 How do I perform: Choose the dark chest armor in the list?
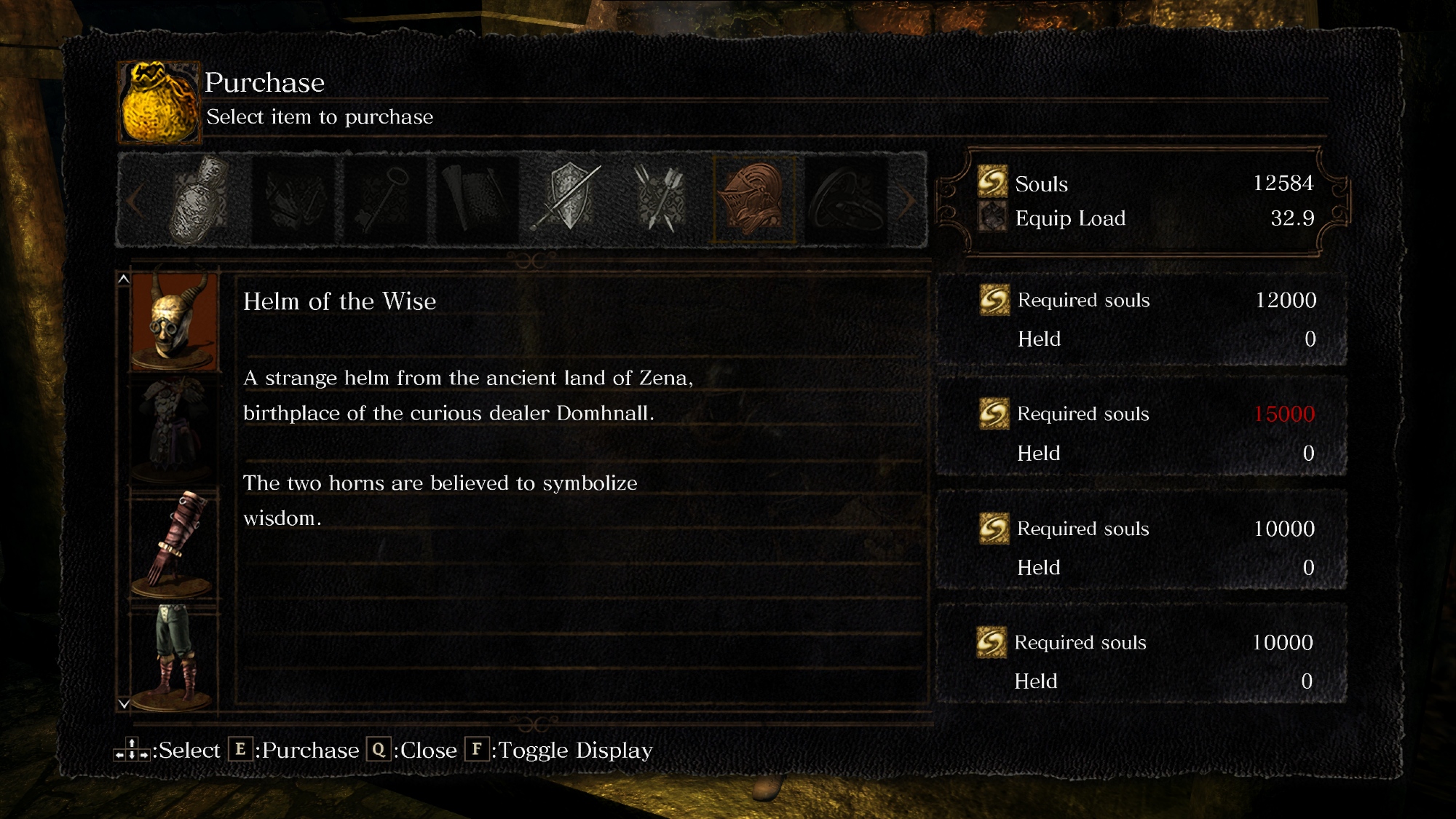coord(175,430)
